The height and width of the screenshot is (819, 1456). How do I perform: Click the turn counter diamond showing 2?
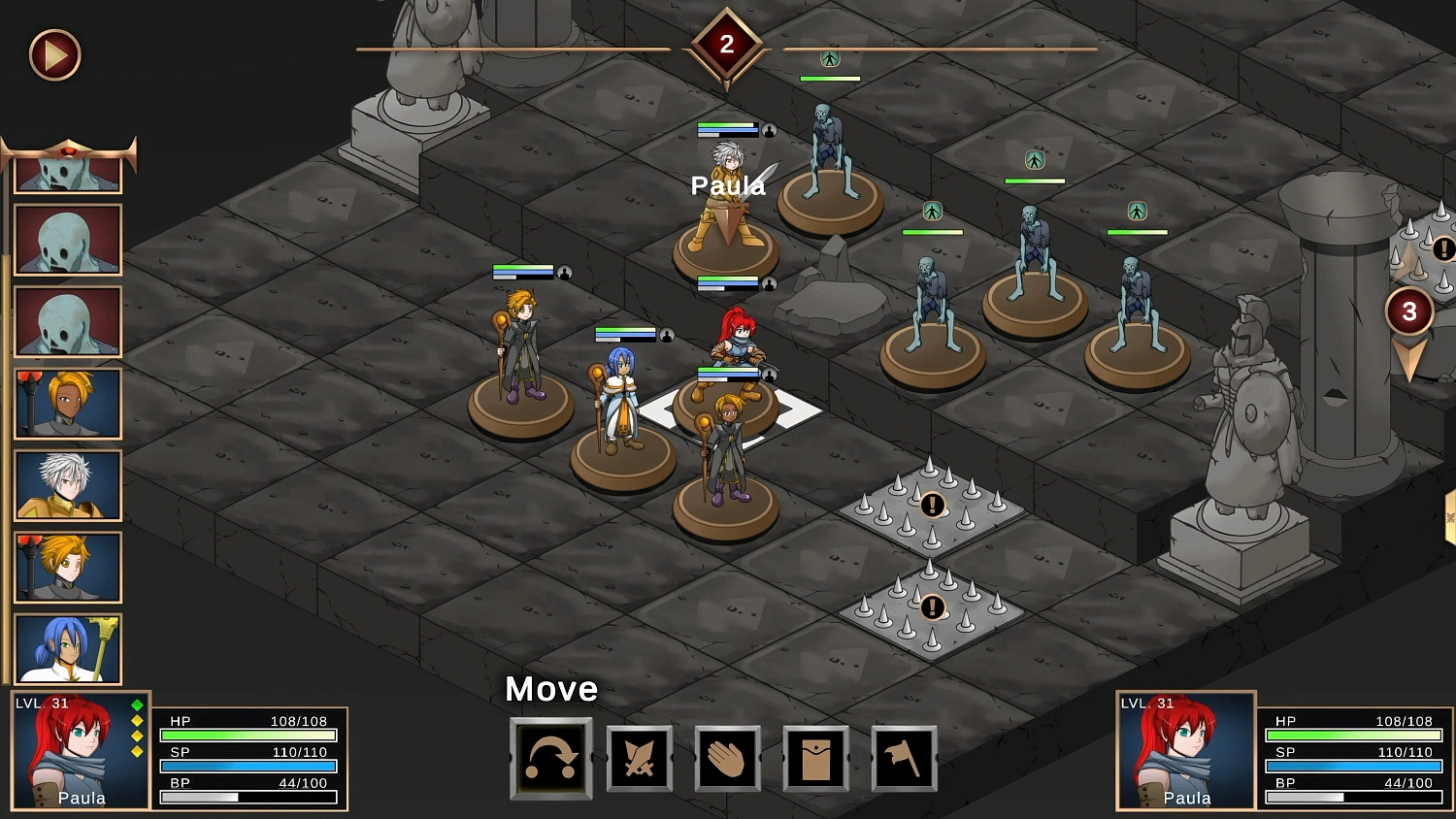[x=727, y=43]
